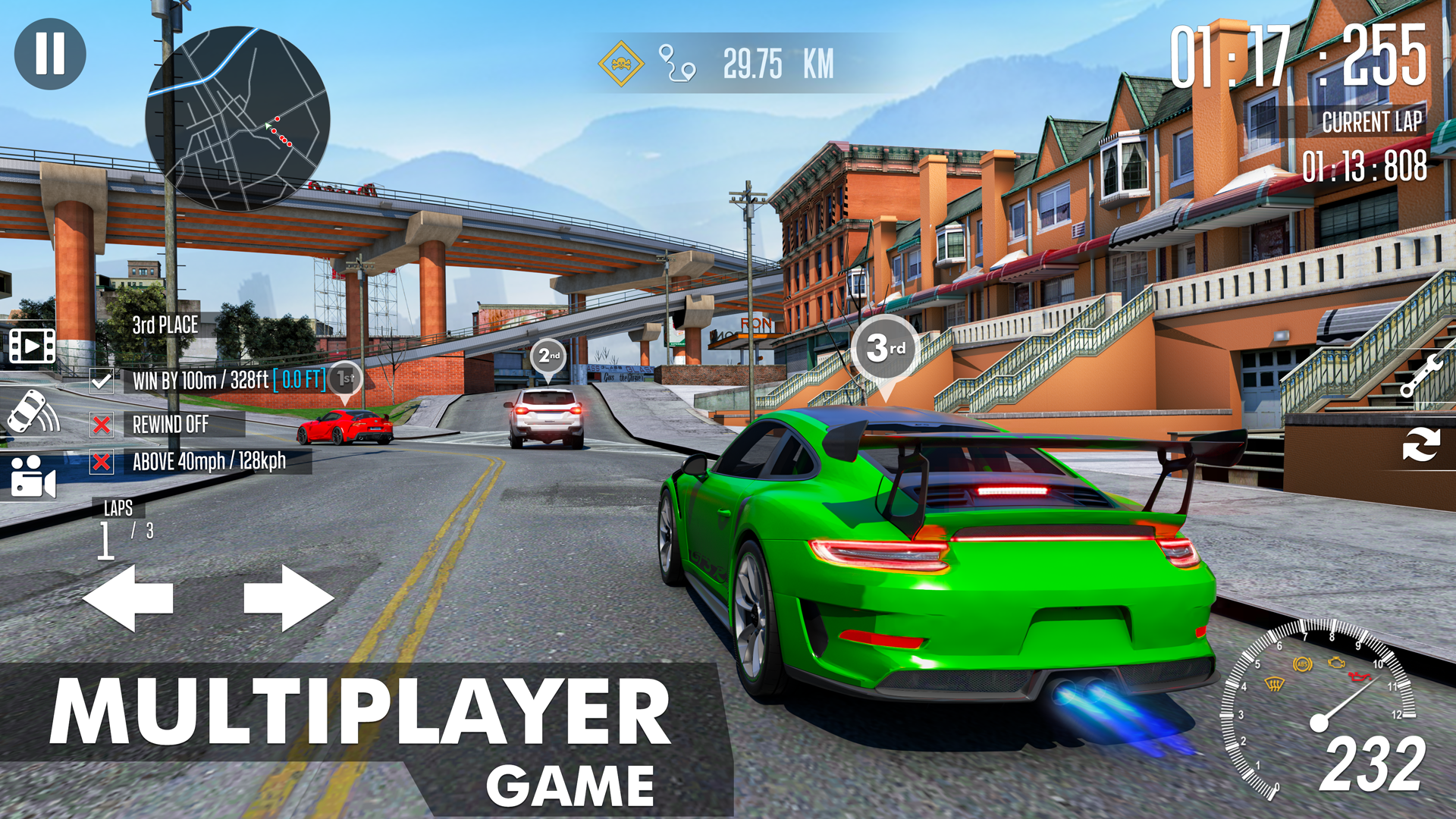Toggle the WIN BY 100m objective checkmark
Image resolution: width=1456 pixels, height=819 pixels.
pos(100,380)
